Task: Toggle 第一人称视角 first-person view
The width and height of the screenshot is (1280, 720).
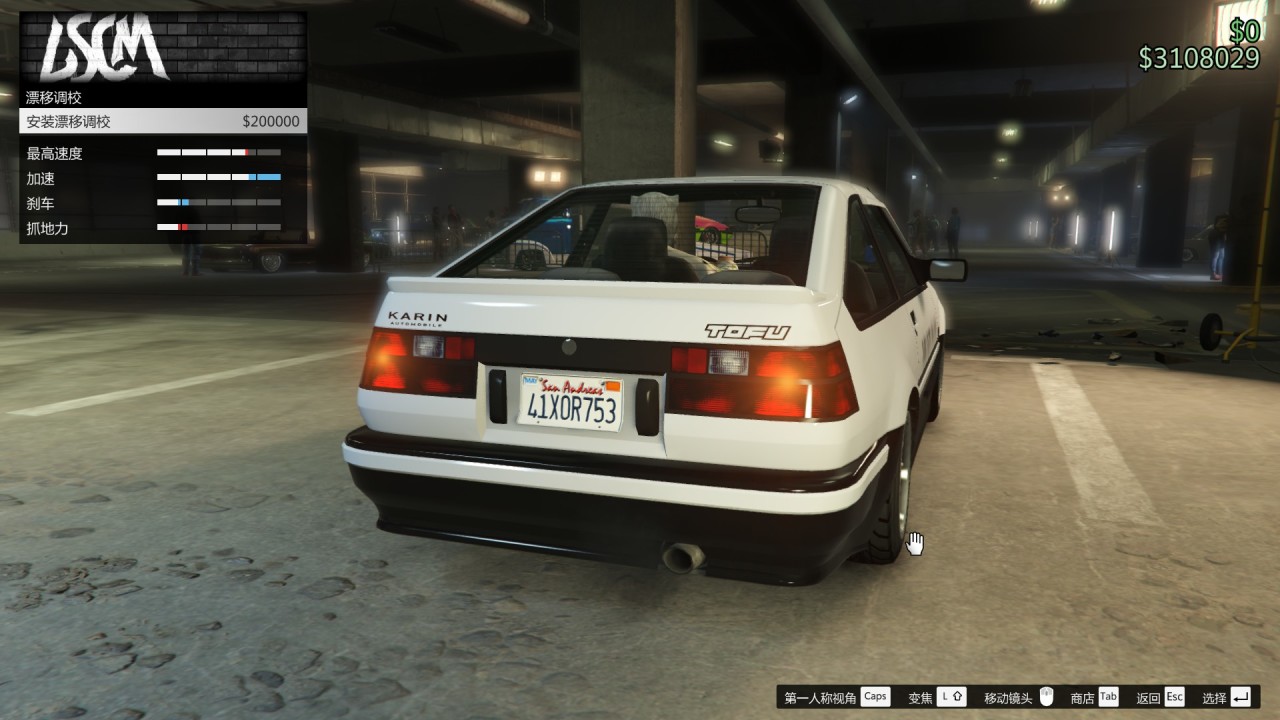Action: [x=820, y=696]
